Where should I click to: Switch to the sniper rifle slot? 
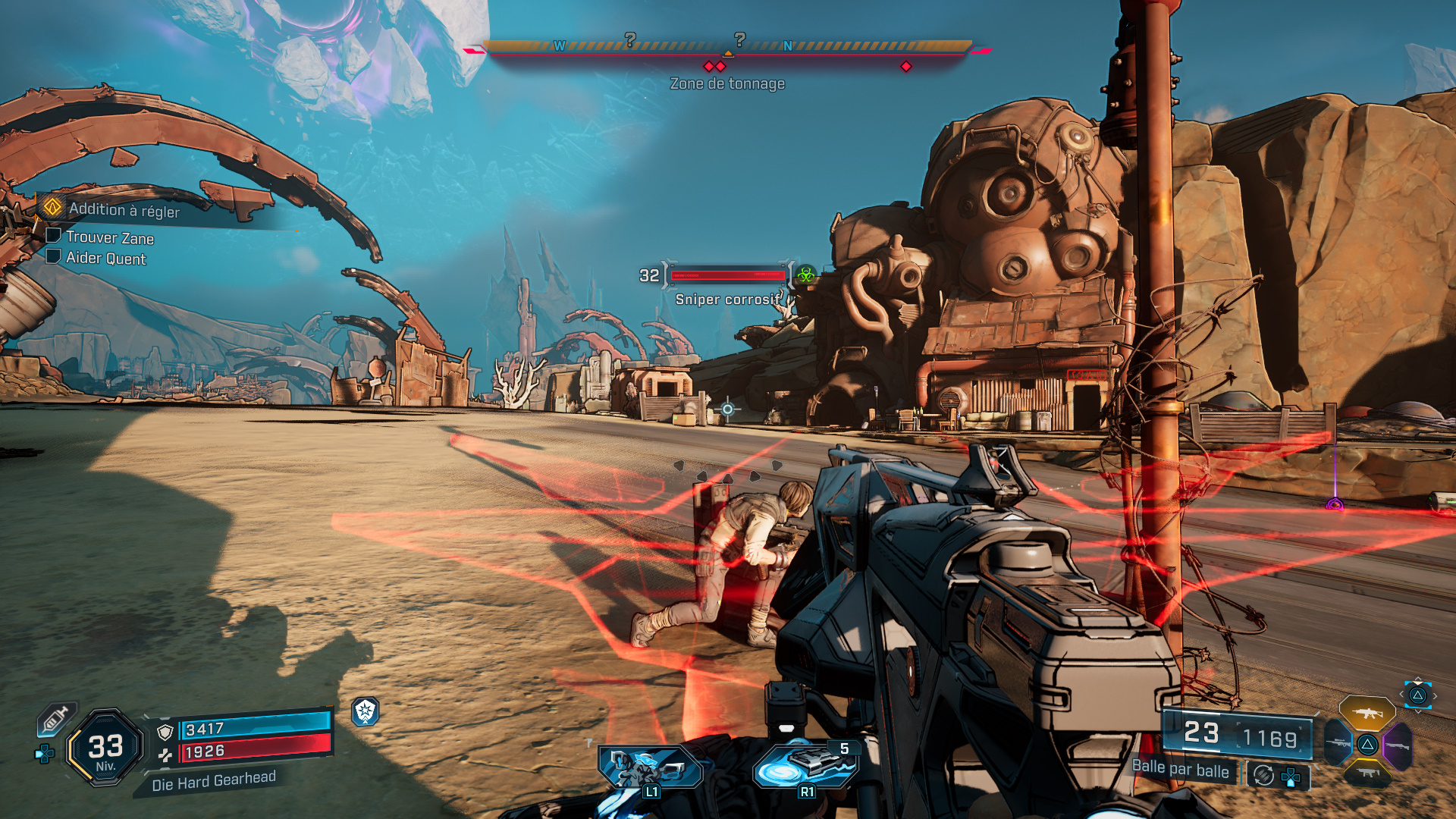pos(1338,743)
